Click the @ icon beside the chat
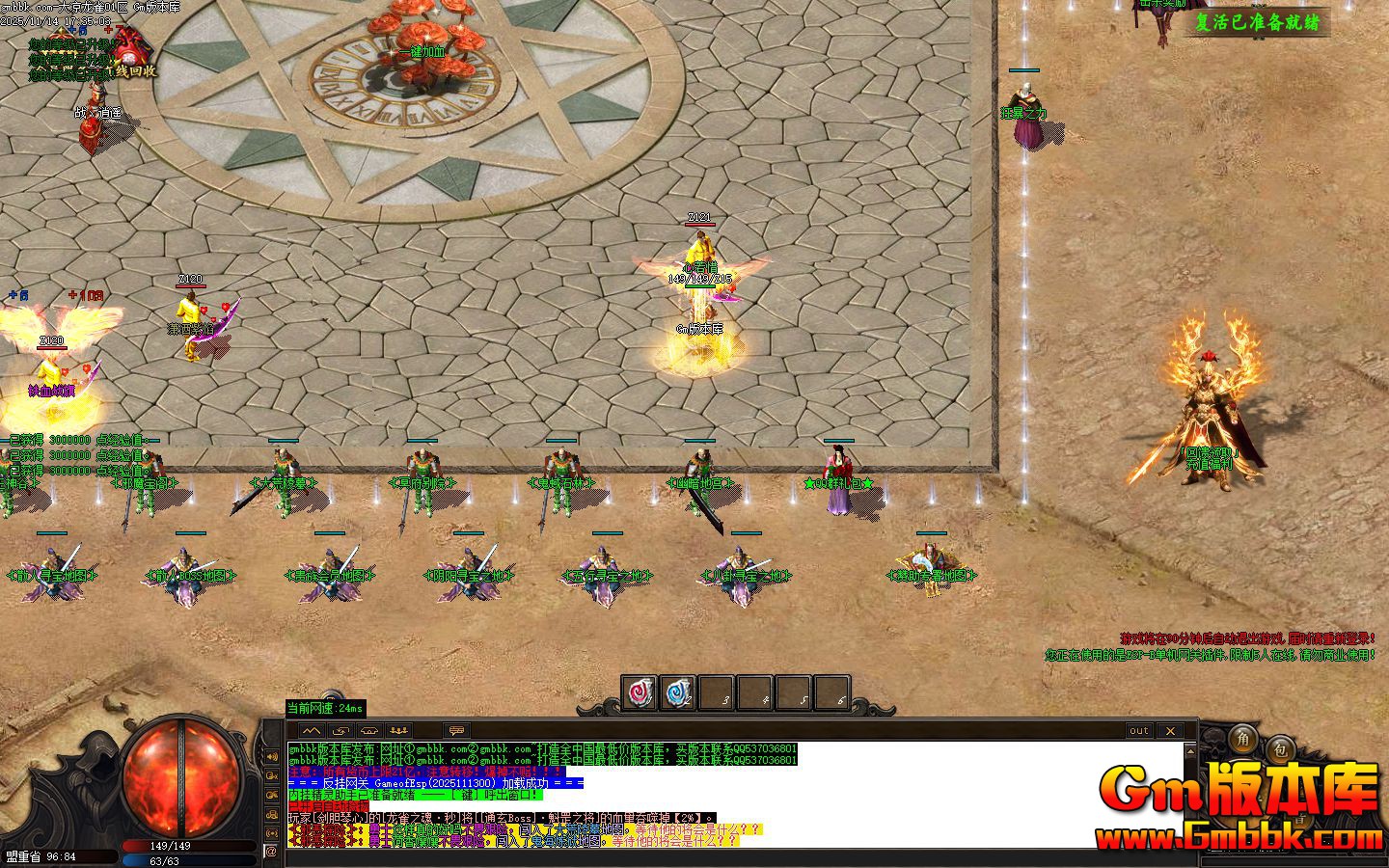Image resolution: width=1389 pixels, height=868 pixels. tap(271, 851)
